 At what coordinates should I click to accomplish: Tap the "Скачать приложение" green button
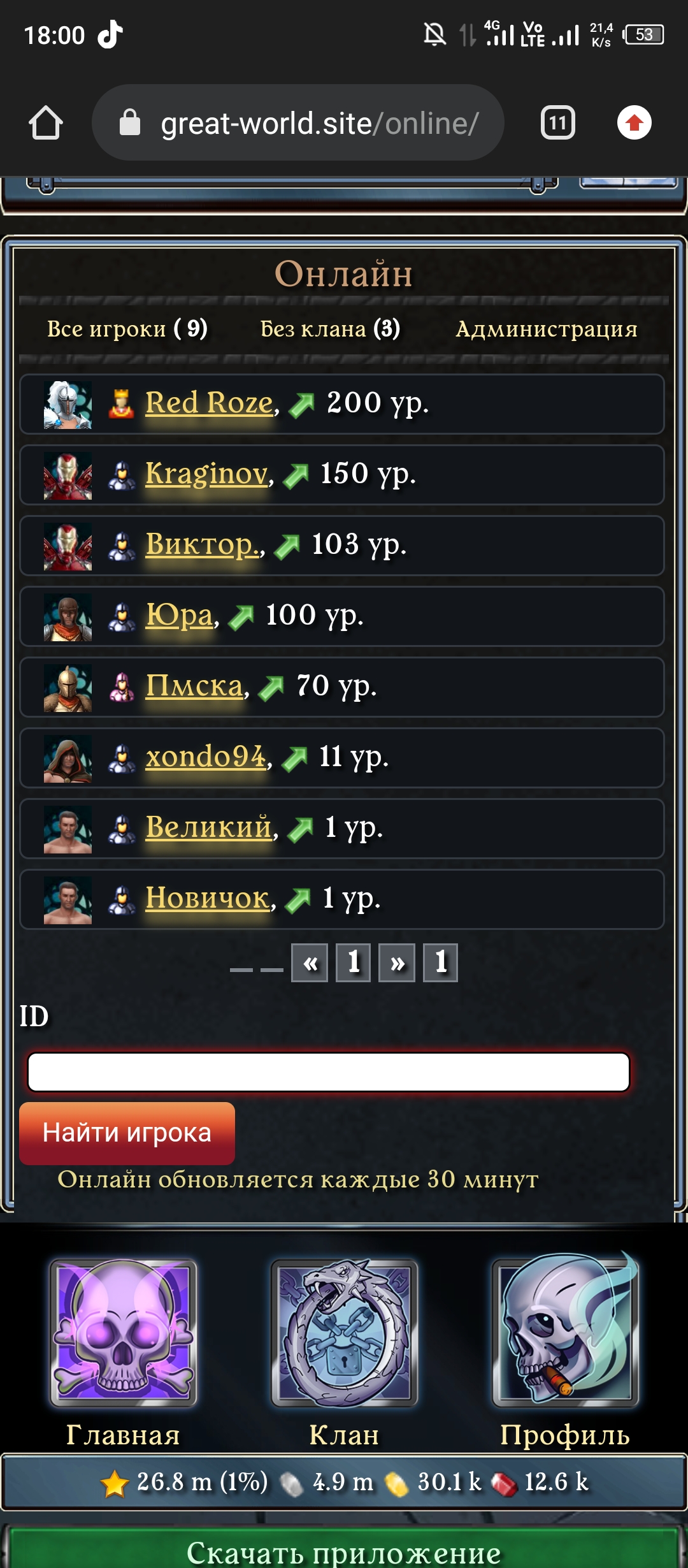tap(344, 1550)
